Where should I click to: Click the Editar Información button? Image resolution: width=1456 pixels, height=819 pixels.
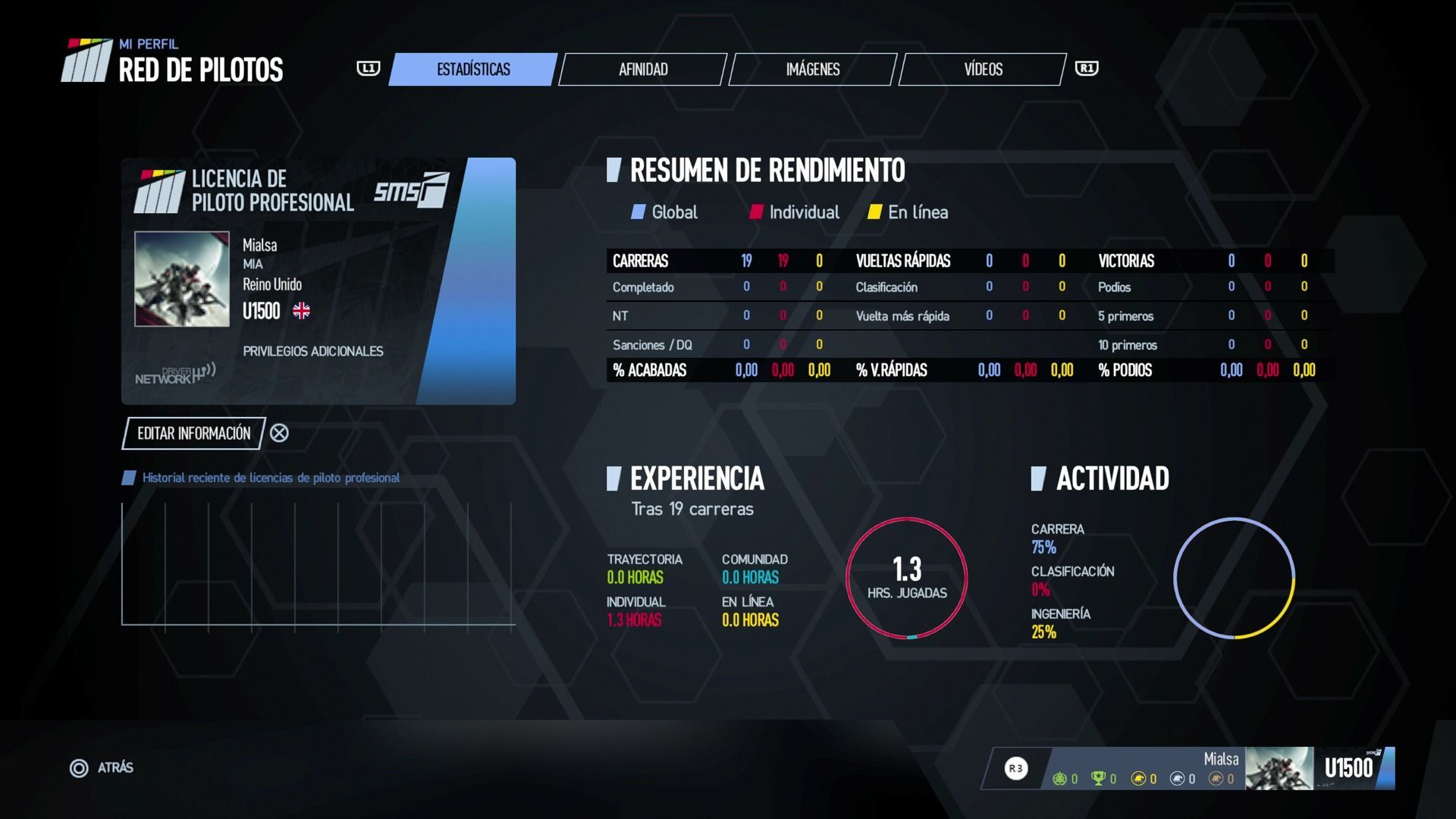tap(193, 433)
